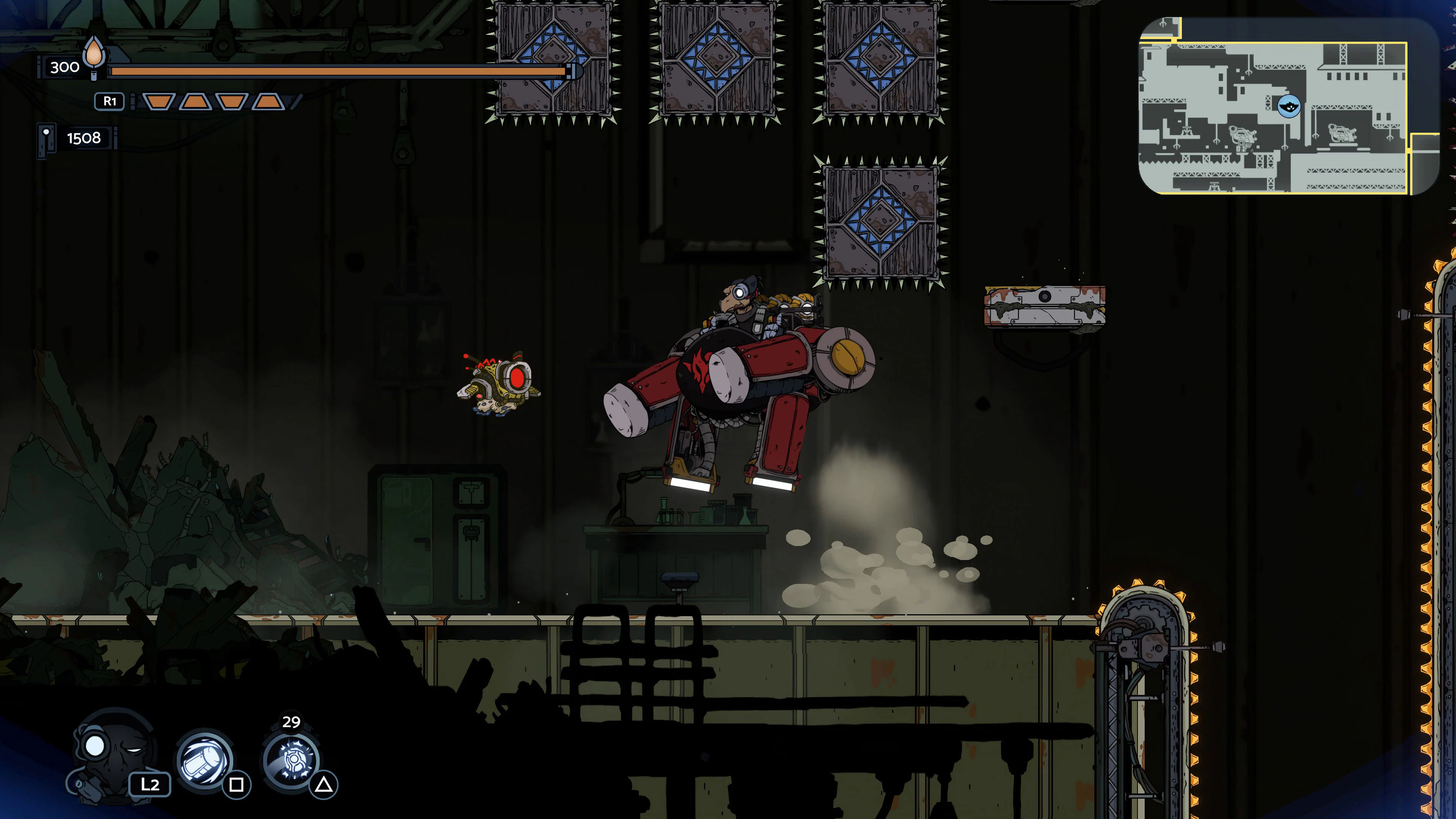
Task: Toggle the first orange stamina segment
Action: pyautogui.click(x=159, y=102)
